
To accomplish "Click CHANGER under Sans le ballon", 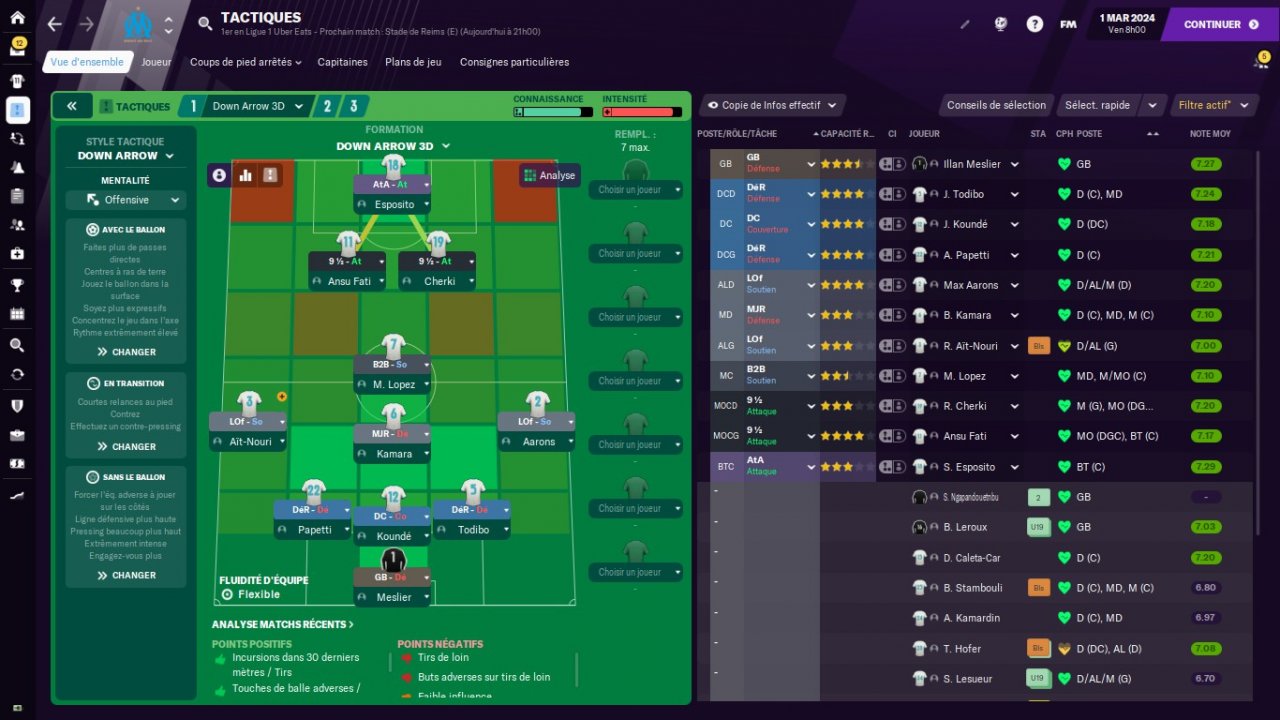I will click(x=126, y=575).
